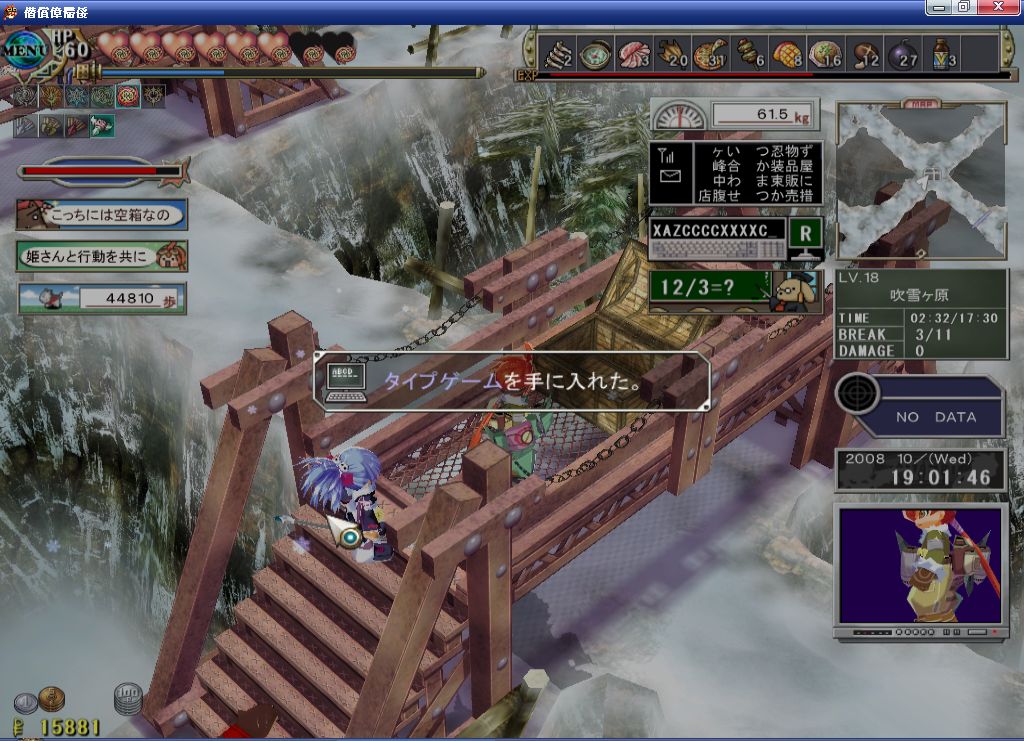Choose the mushroom item slot

click(x=866, y=52)
